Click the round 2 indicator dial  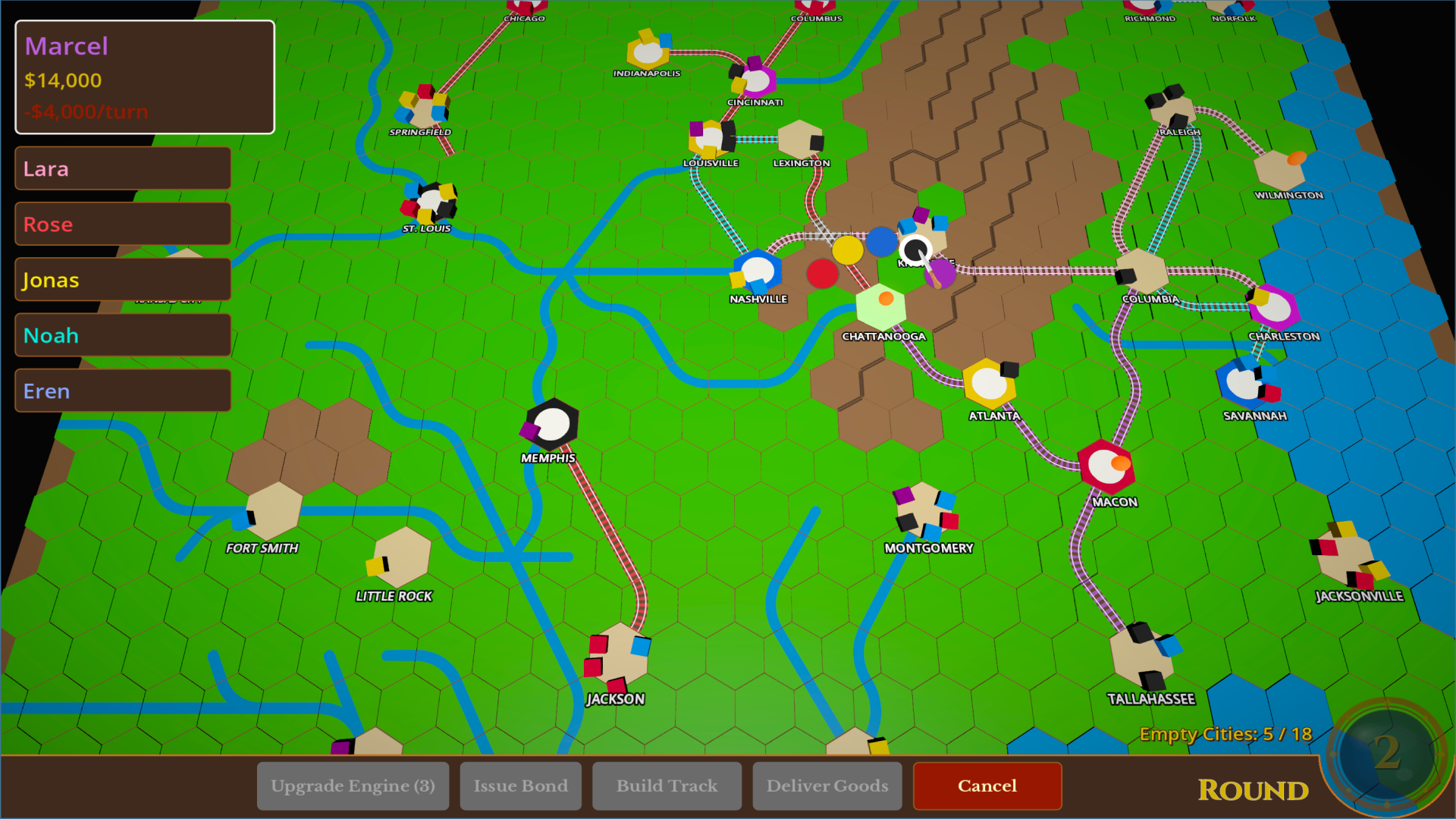pyautogui.click(x=1386, y=753)
